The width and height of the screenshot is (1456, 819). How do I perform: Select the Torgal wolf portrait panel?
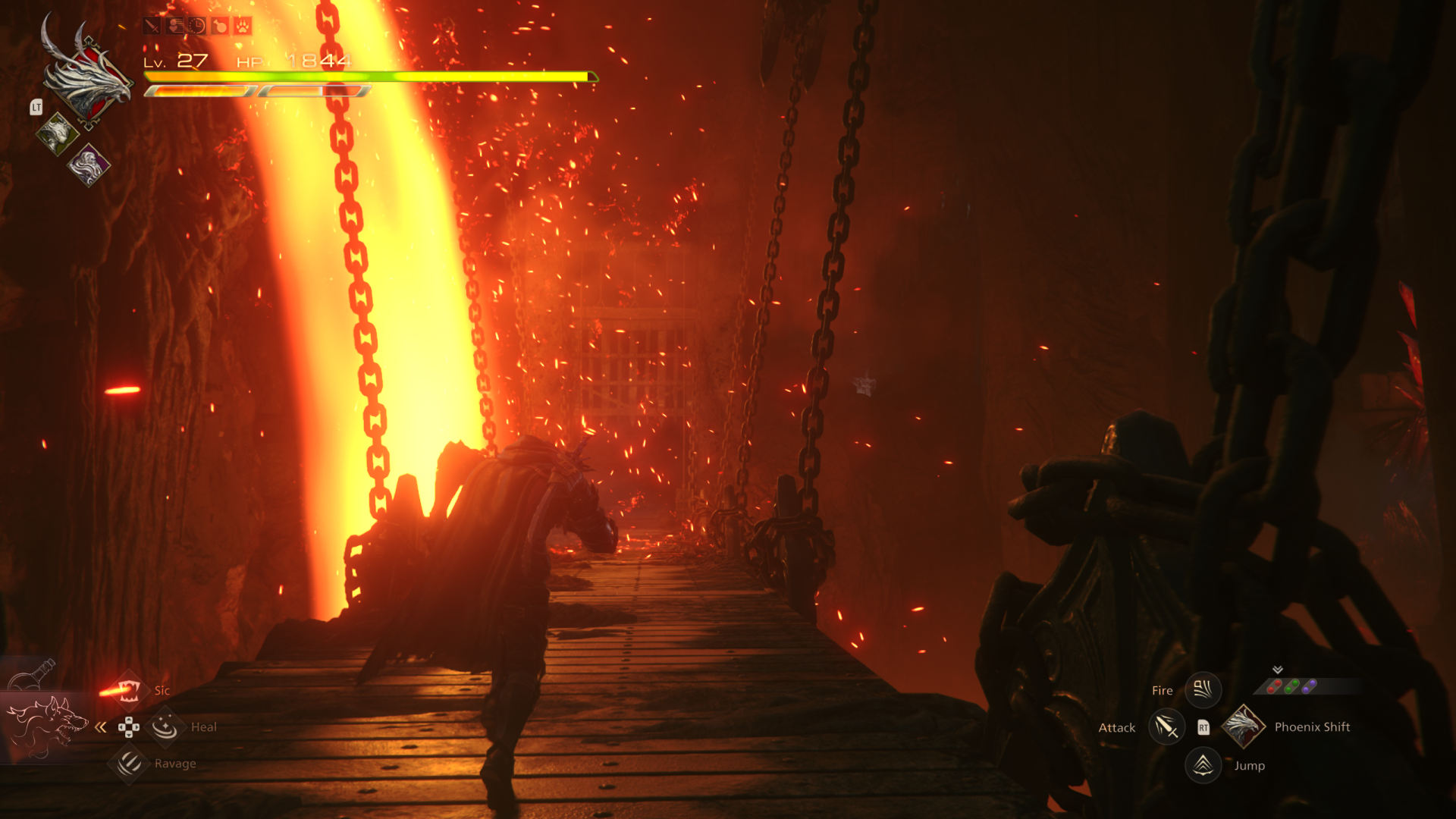point(45,726)
